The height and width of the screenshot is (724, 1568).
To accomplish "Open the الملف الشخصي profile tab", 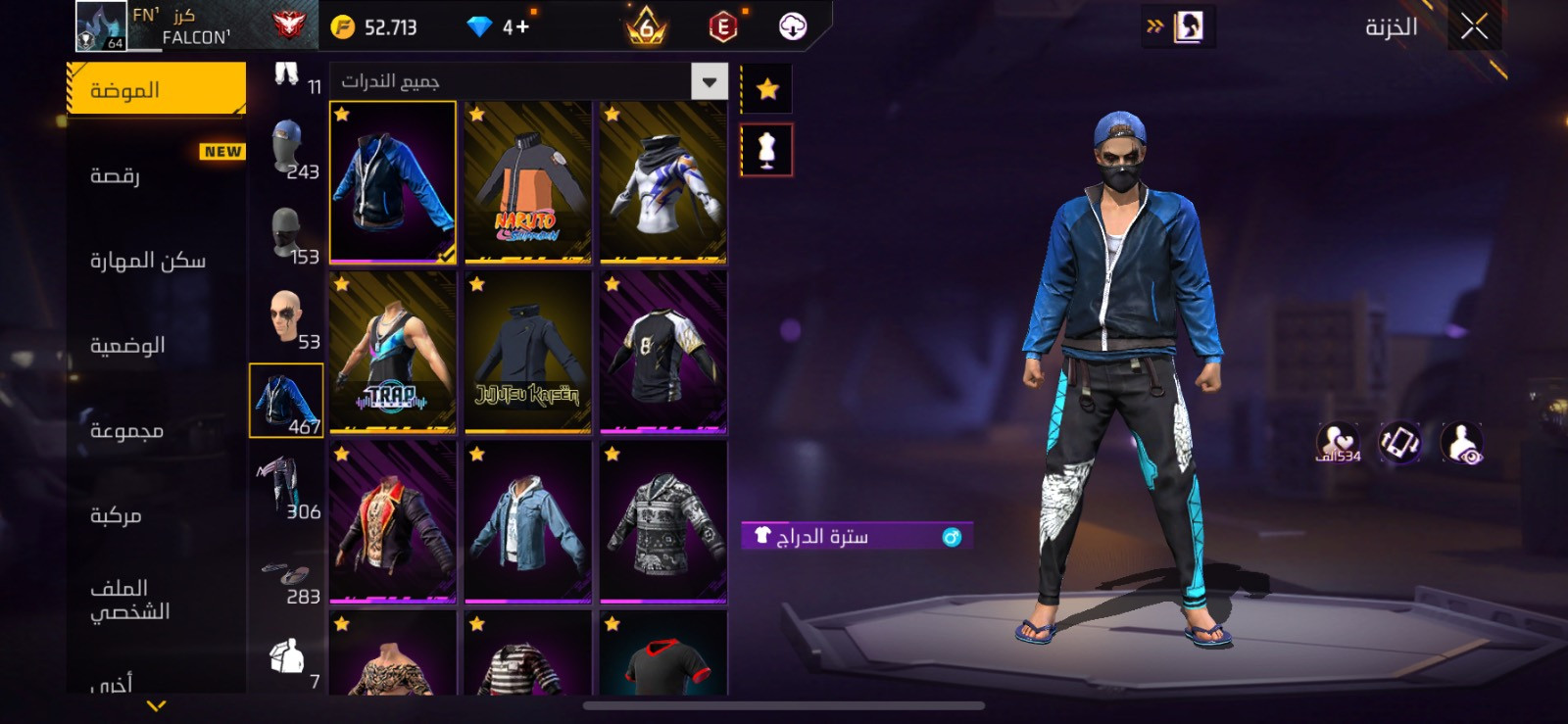I will click(x=157, y=600).
